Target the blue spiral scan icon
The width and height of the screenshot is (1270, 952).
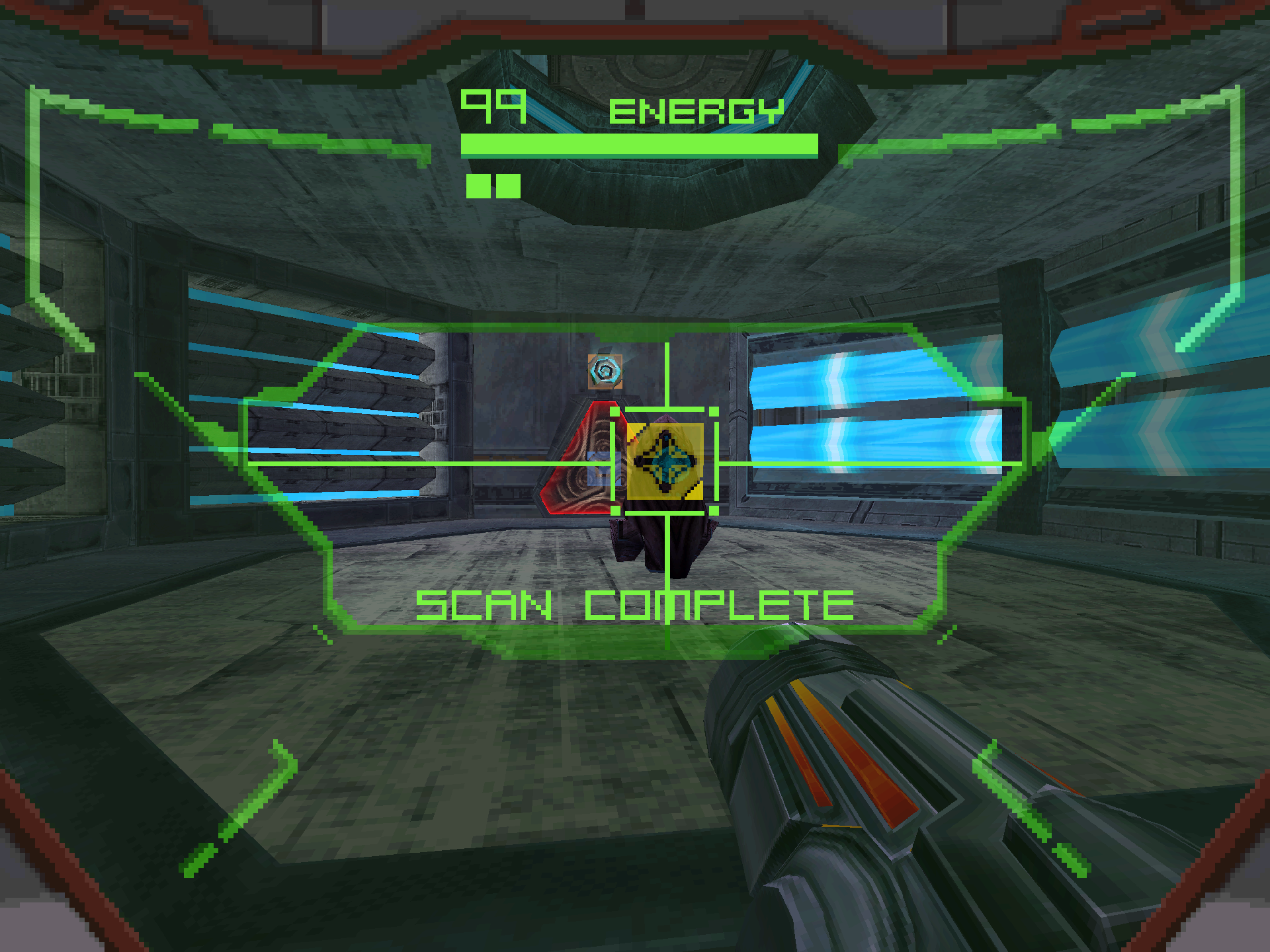[x=605, y=372]
